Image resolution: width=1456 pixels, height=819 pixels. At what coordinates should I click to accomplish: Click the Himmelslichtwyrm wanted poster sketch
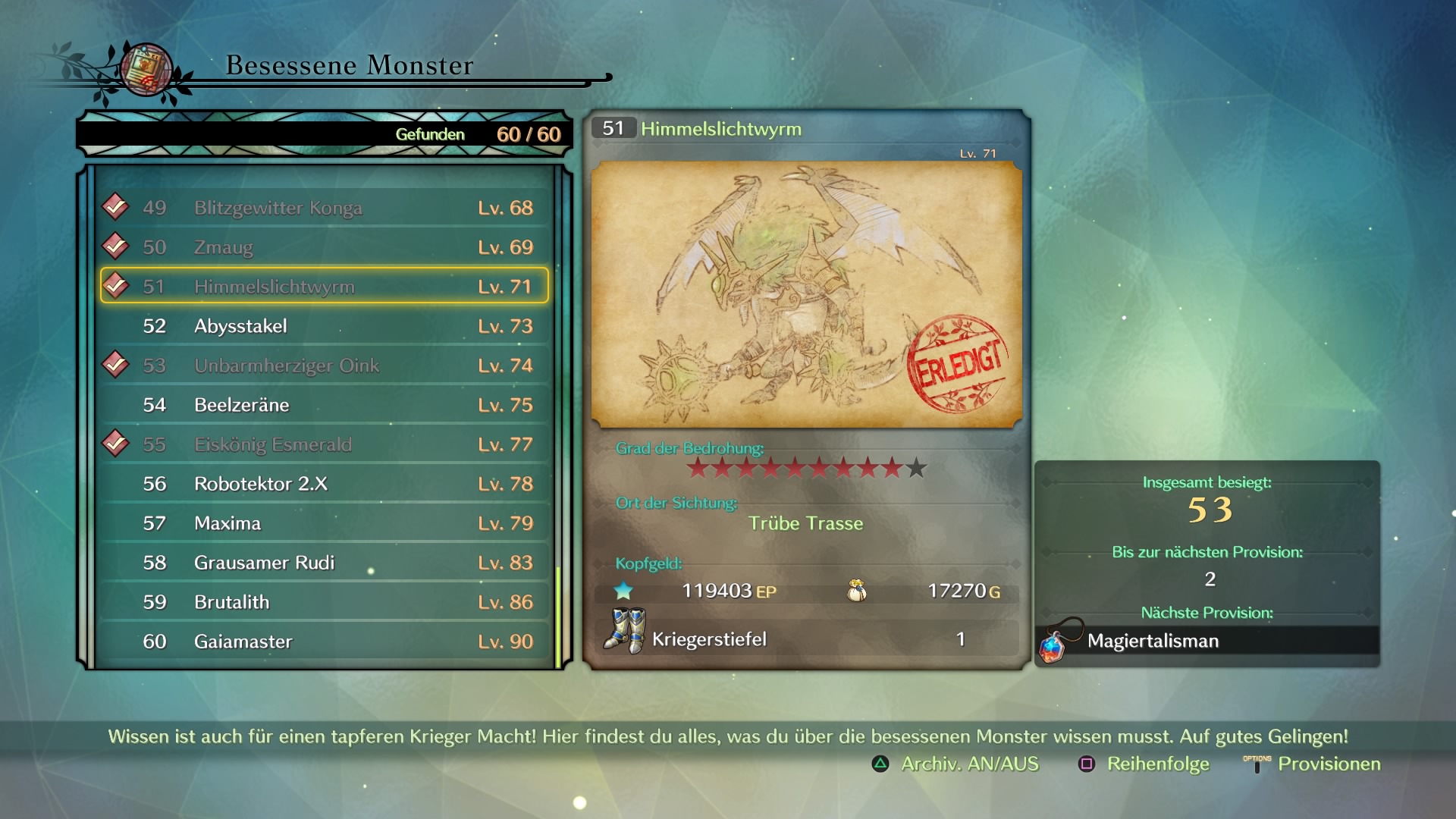806,294
